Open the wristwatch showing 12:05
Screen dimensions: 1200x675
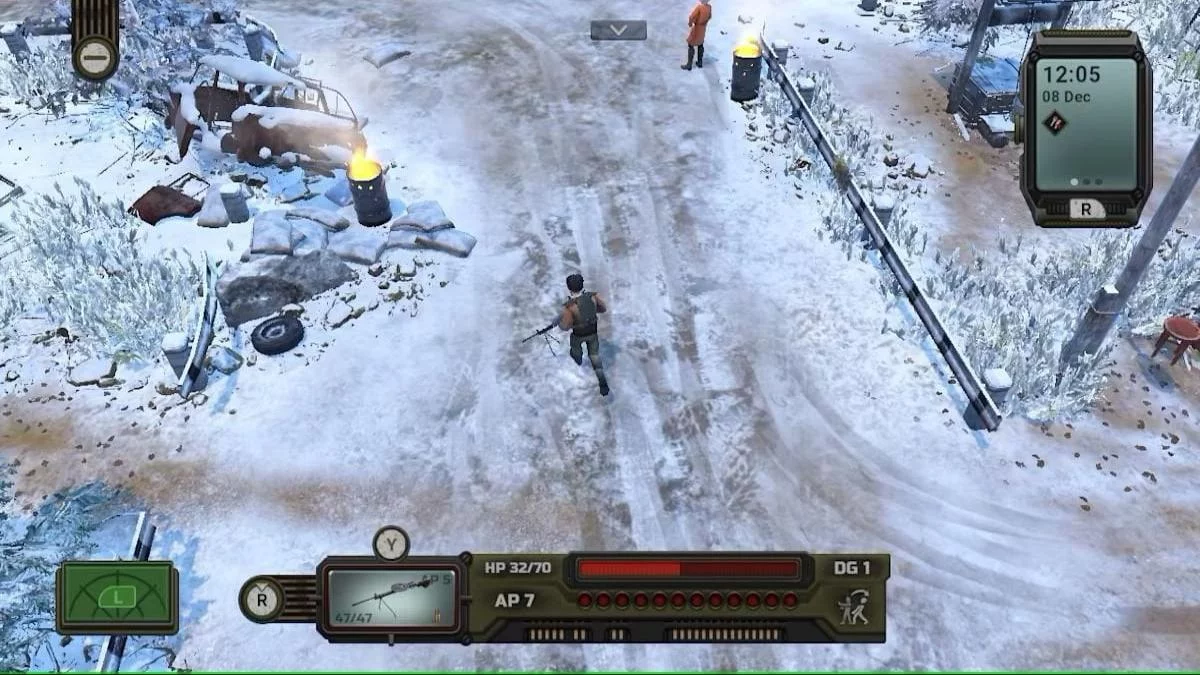click(1085, 125)
